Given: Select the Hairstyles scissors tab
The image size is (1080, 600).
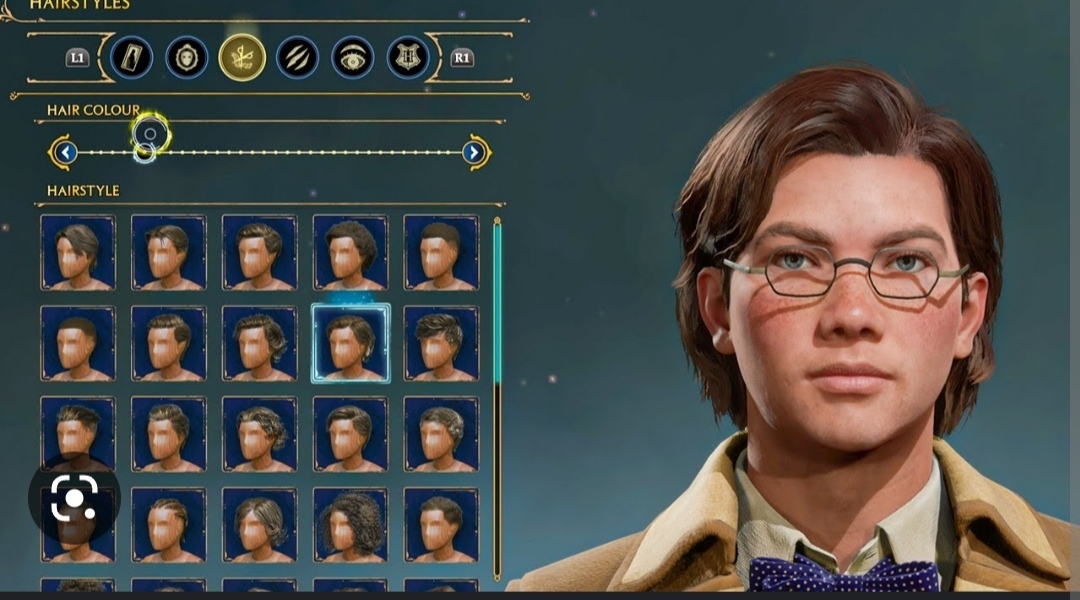Looking at the screenshot, I should pos(242,57).
